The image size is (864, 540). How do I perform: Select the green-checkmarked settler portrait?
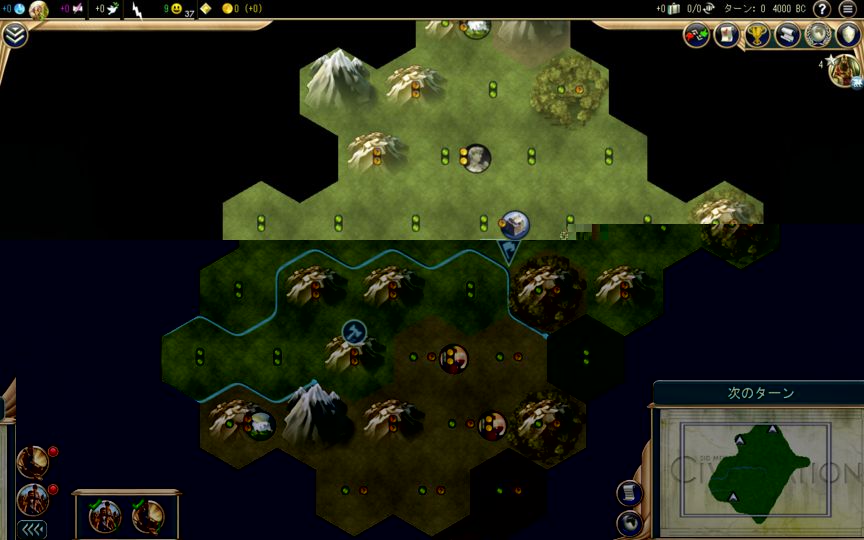point(148,516)
